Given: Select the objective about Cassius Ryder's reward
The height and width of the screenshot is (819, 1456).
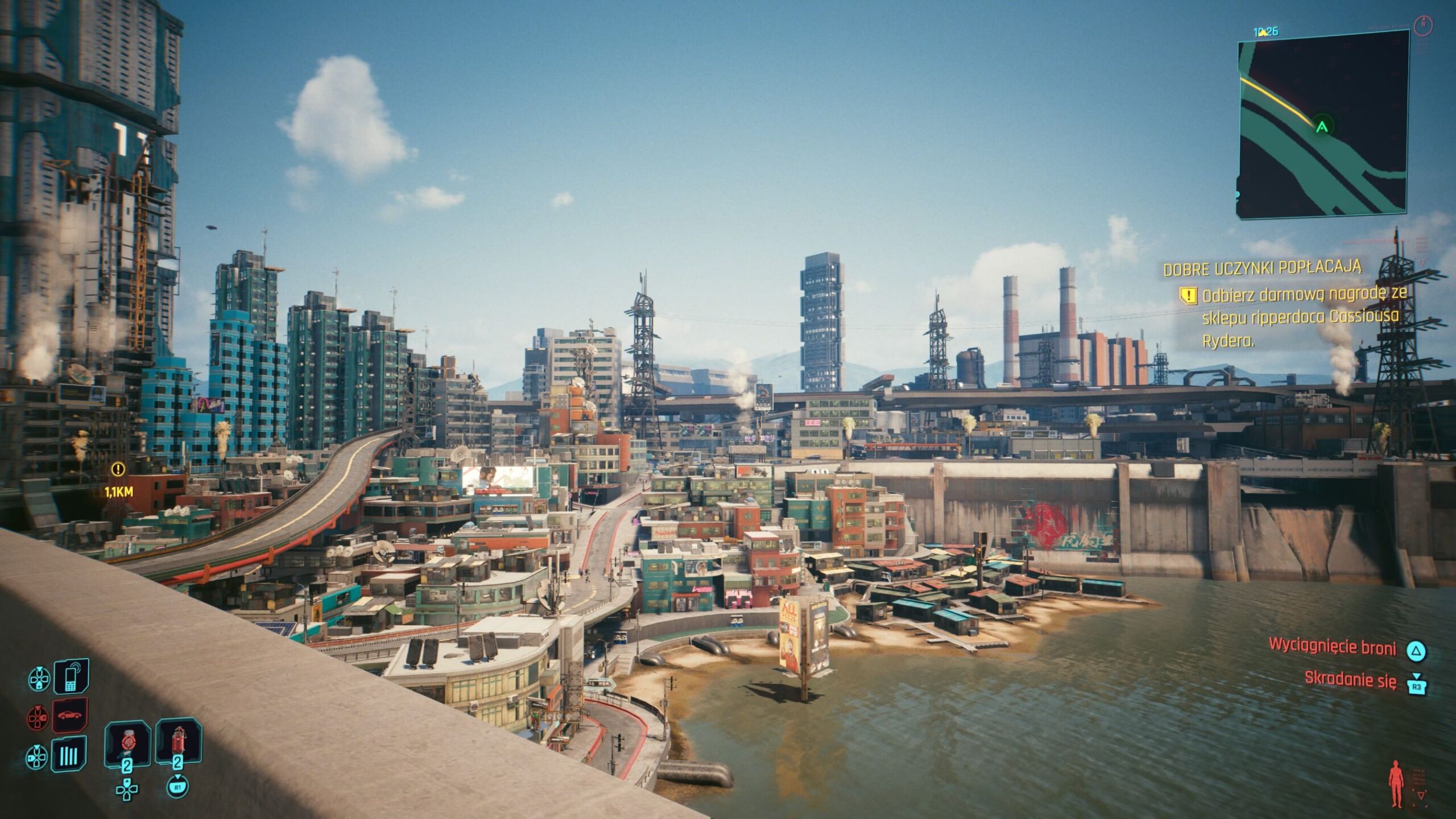Looking at the screenshot, I should [x=1302, y=317].
